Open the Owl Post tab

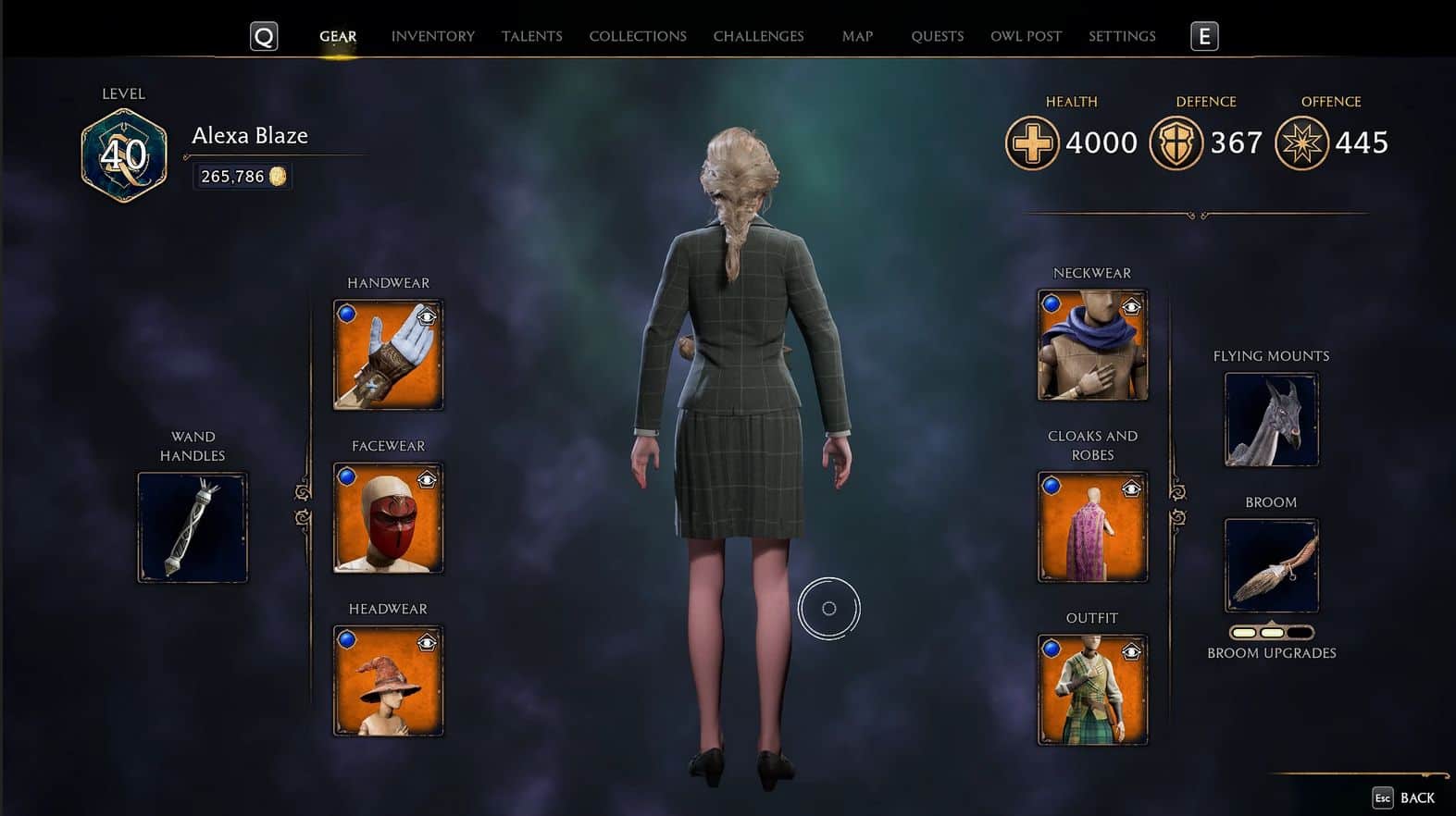point(1026,36)
